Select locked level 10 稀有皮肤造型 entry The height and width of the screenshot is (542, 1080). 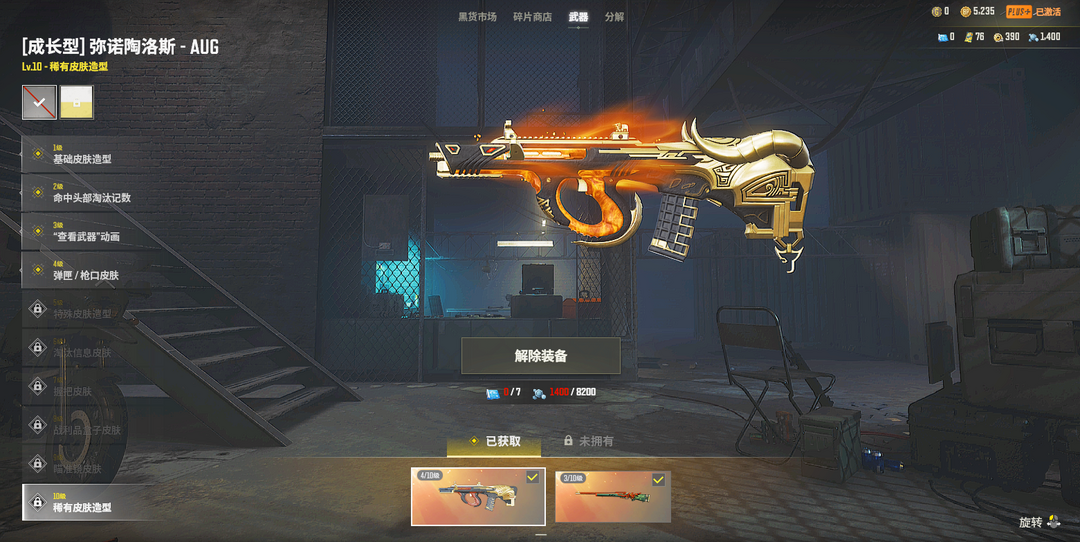pos(86,502)
